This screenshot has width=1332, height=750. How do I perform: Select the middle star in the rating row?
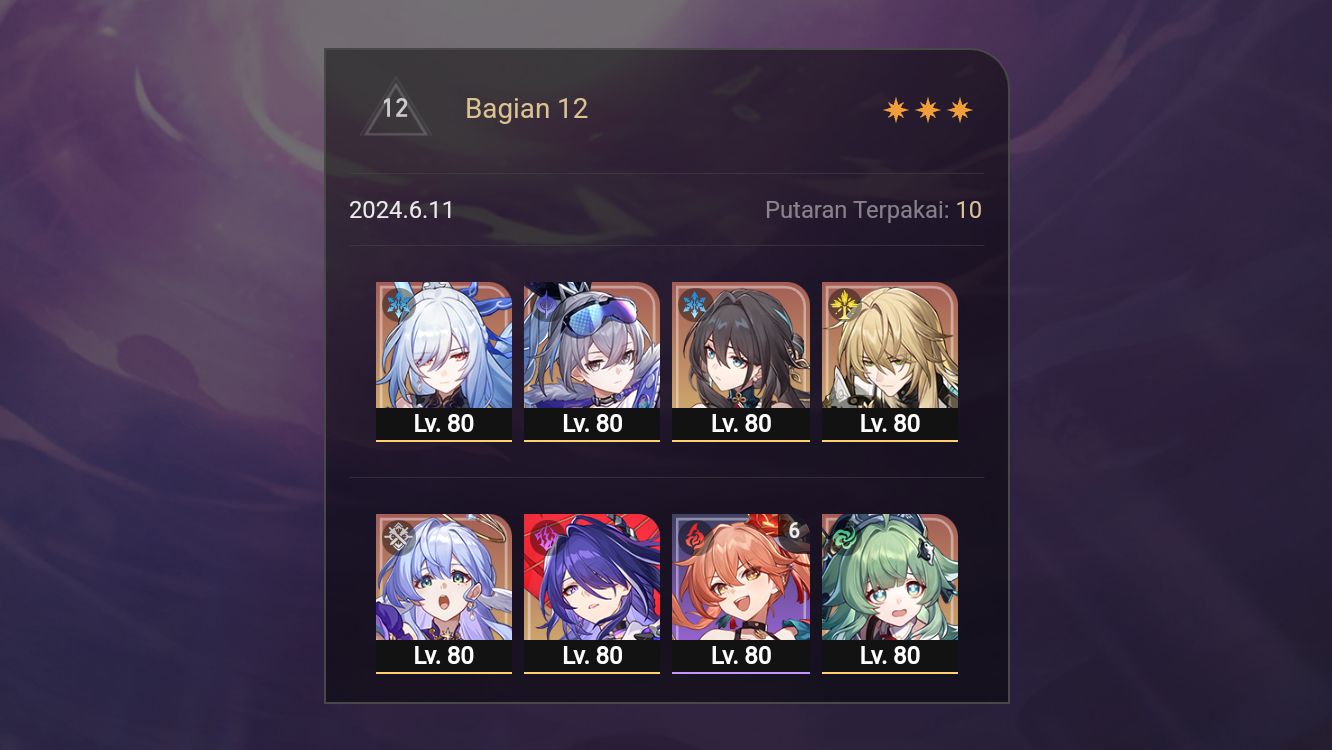click(x=927, y=109)
